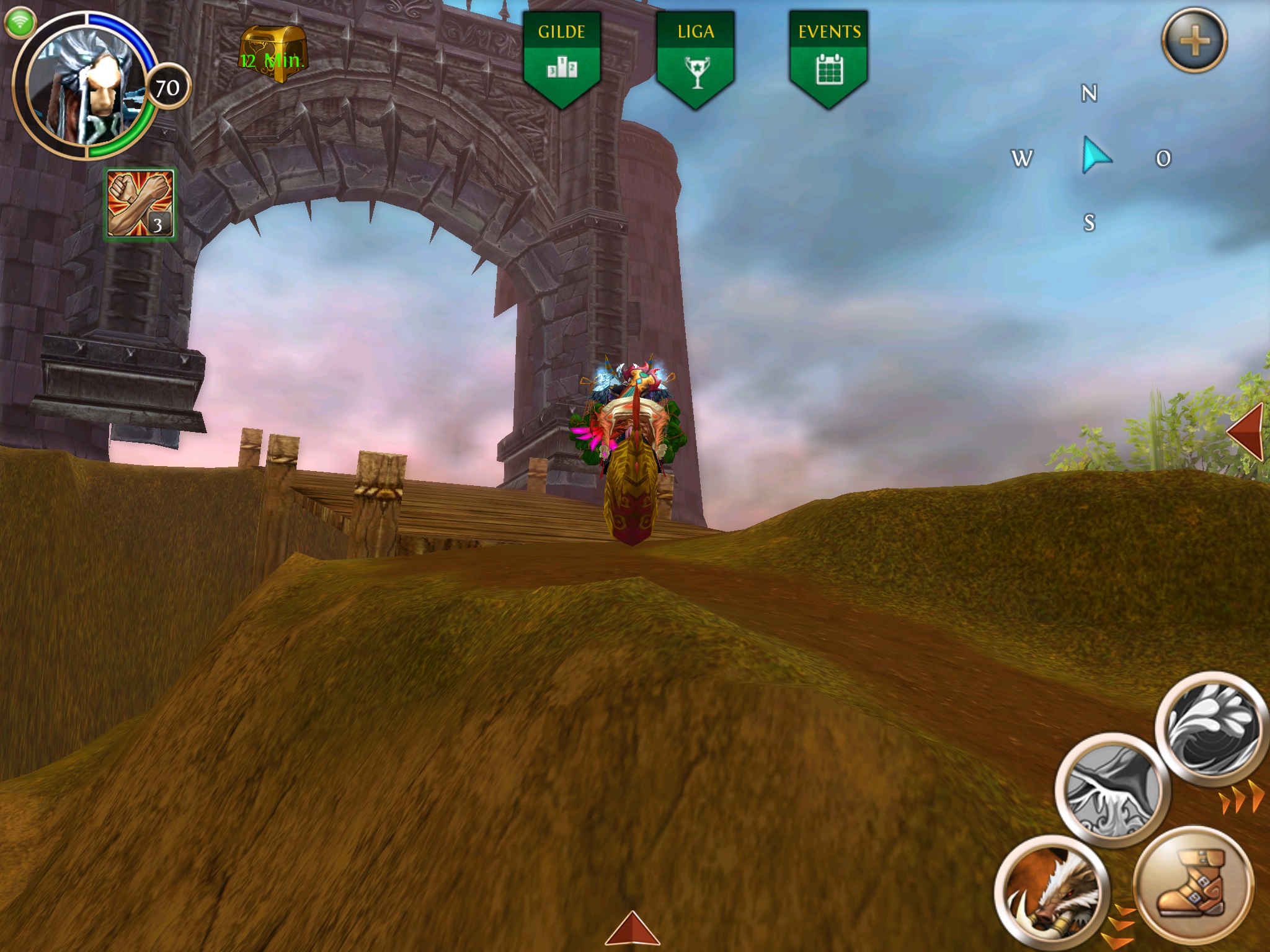Check the green connection signal icon

20,22
